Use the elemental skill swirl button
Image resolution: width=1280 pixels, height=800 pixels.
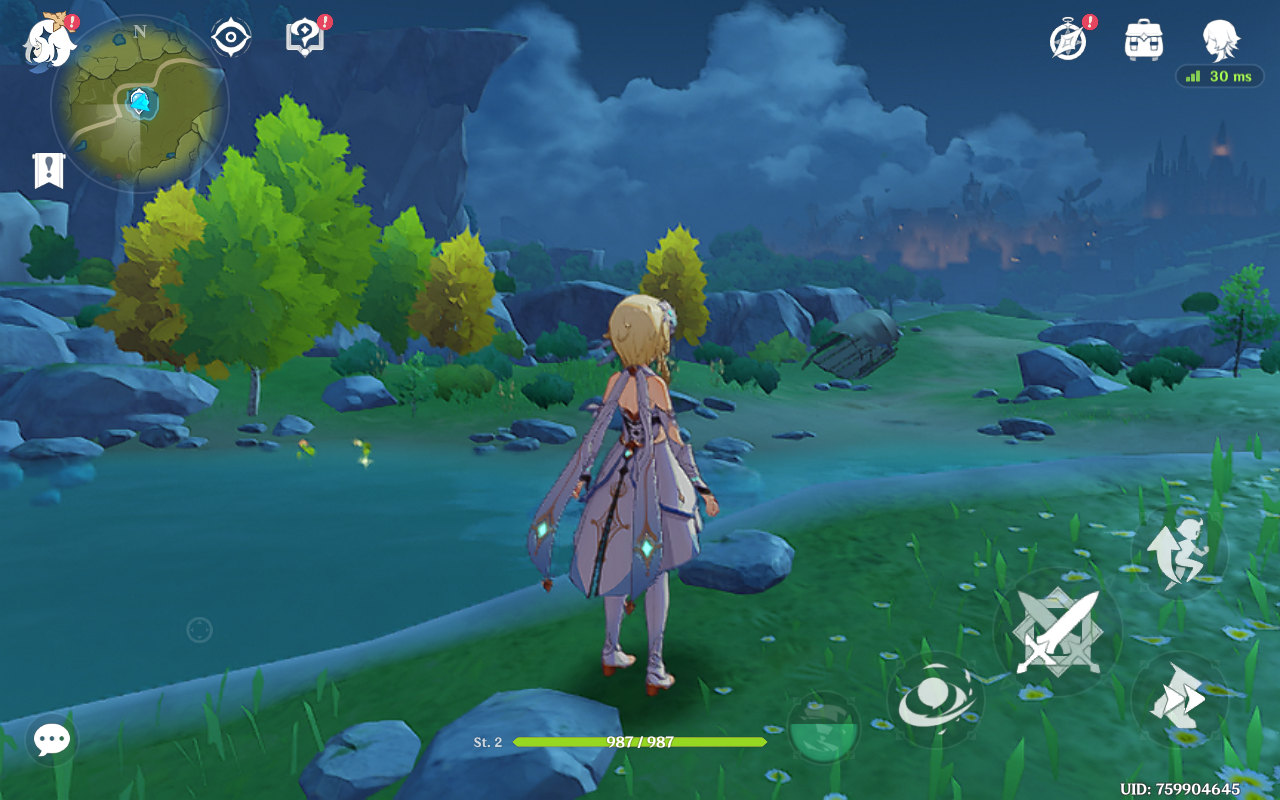935,700
